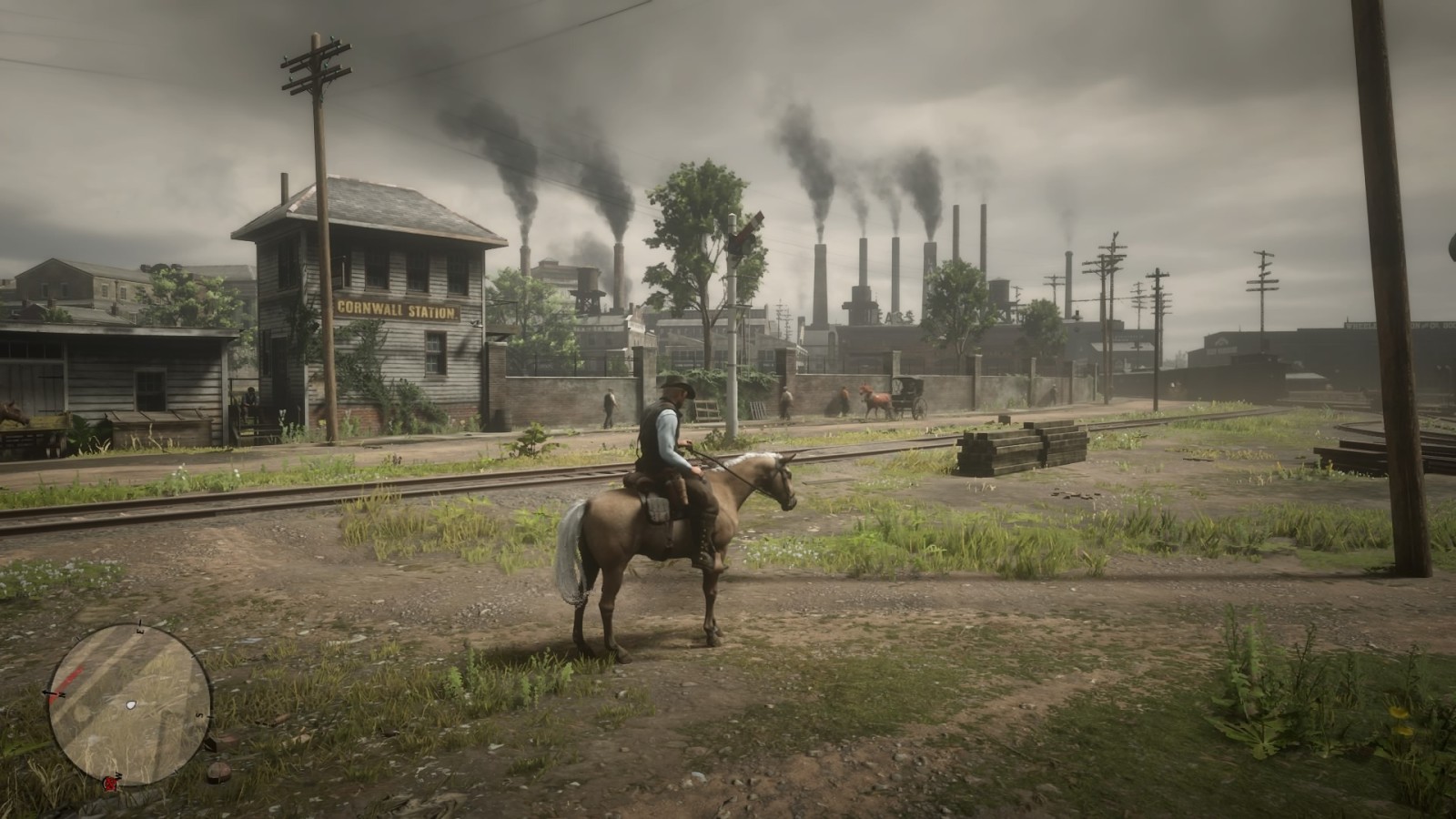Image resolution: width=1456 pixels, height=819 pixels.
Task: Select the red marker on the minimap's edge
Action: (110, 782)
